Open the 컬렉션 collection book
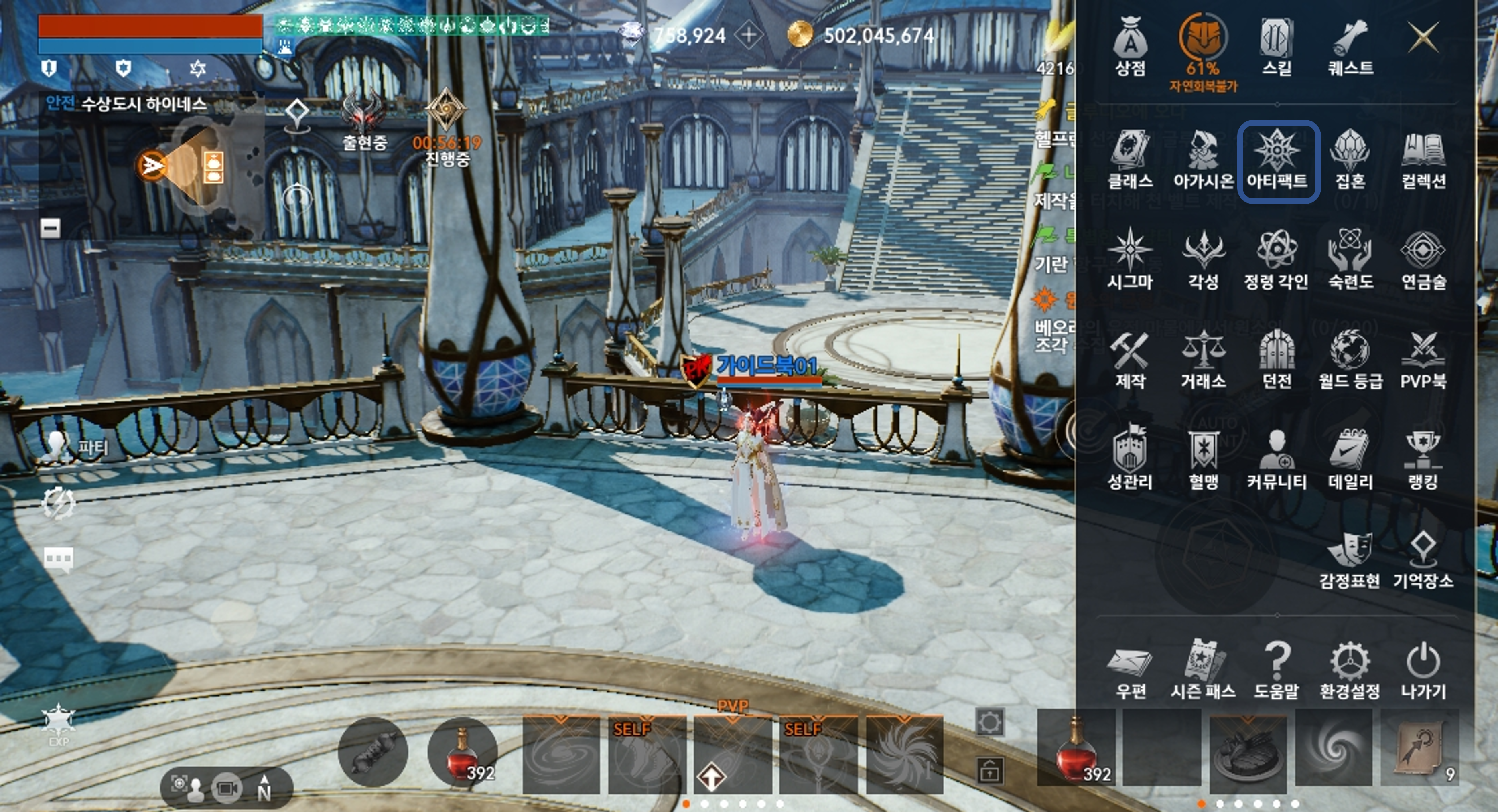The image size is (1498, 812). (1423, 161)
